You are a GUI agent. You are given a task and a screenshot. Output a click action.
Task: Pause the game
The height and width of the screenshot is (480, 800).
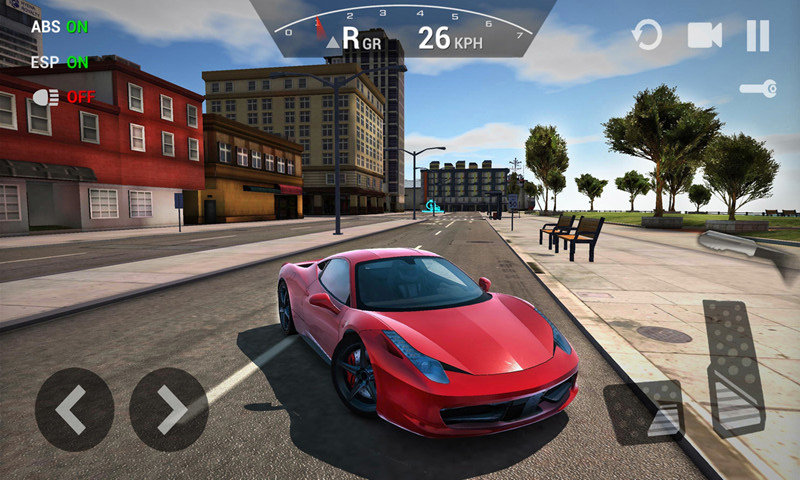pos(758,37)
